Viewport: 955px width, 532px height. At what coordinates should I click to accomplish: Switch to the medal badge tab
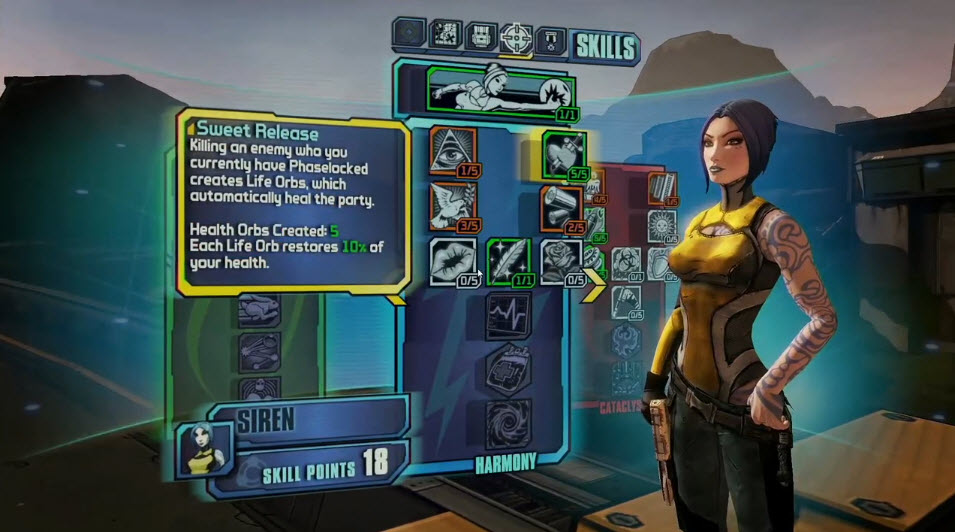click(x=552, y=39)
